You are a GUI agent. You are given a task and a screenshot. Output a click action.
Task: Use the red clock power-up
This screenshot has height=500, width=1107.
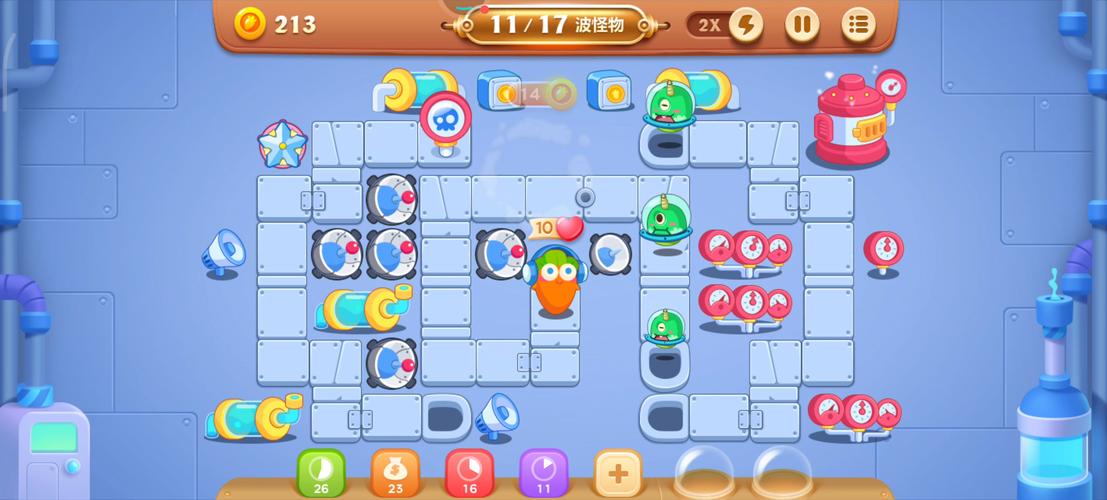pos(469,472)
